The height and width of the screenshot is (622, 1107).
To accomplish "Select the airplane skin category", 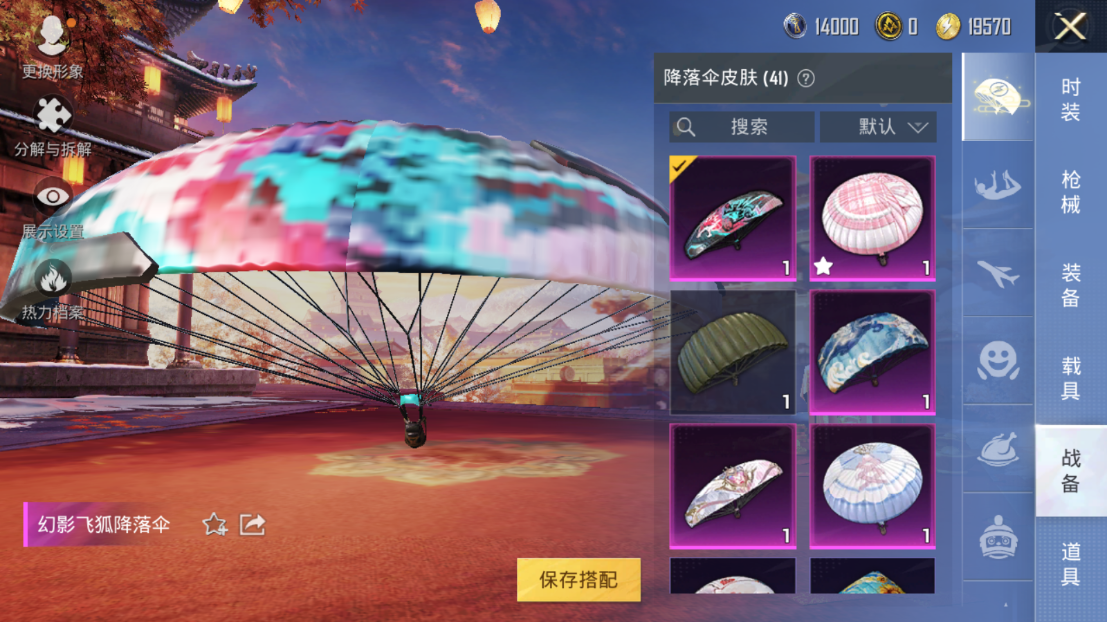I will point(997,273).
